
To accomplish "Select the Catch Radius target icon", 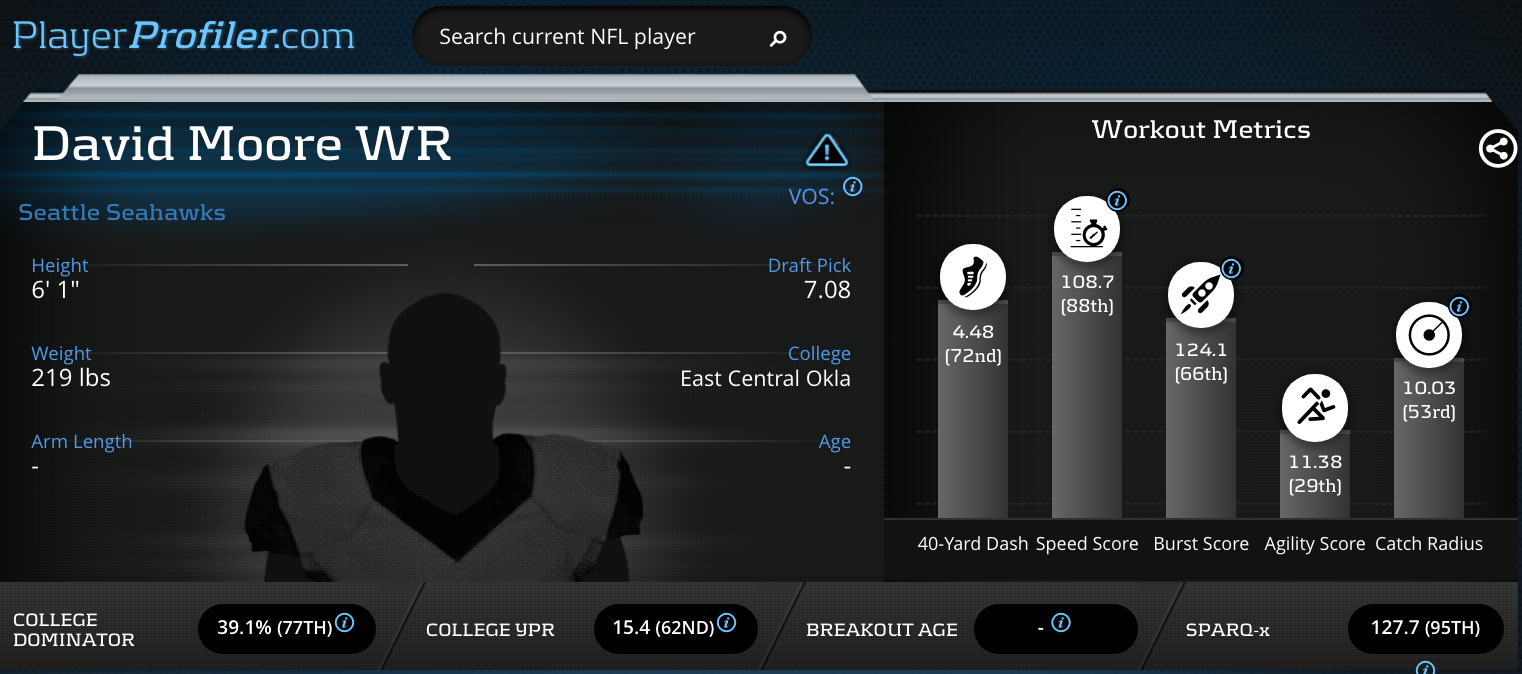I will tap(1428, 335).
